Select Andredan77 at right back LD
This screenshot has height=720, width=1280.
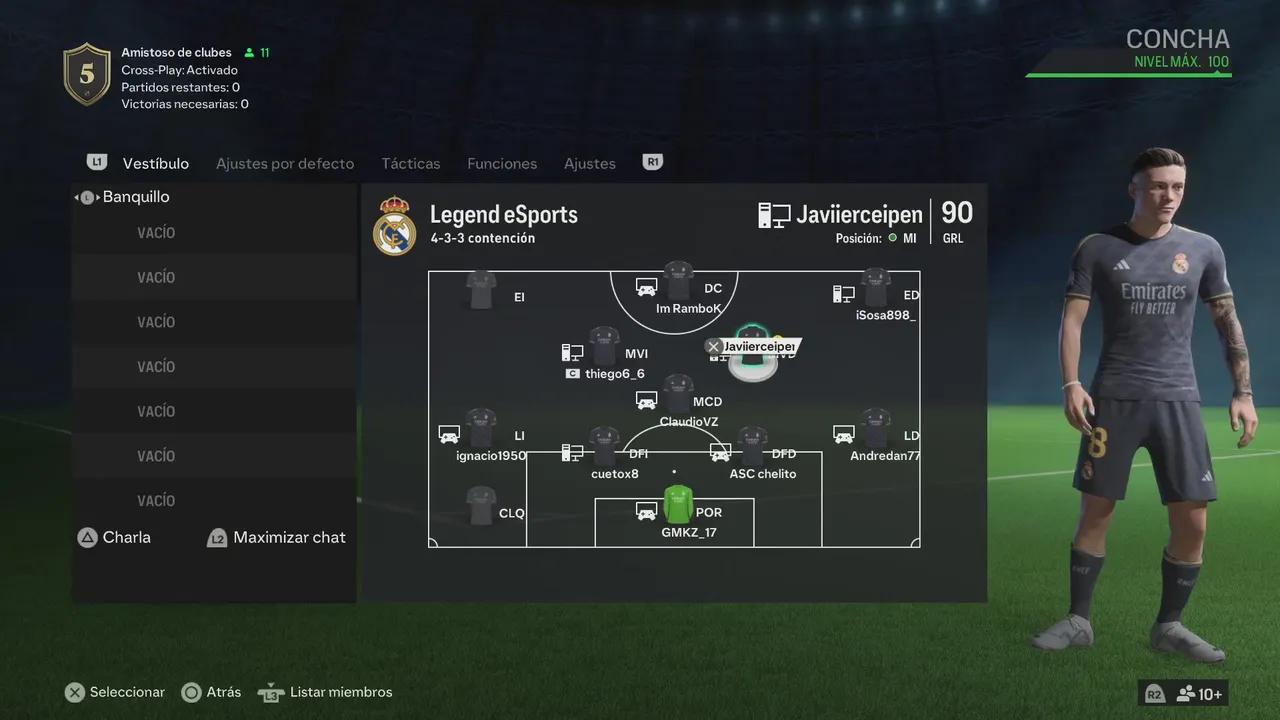tap(876, 431)
